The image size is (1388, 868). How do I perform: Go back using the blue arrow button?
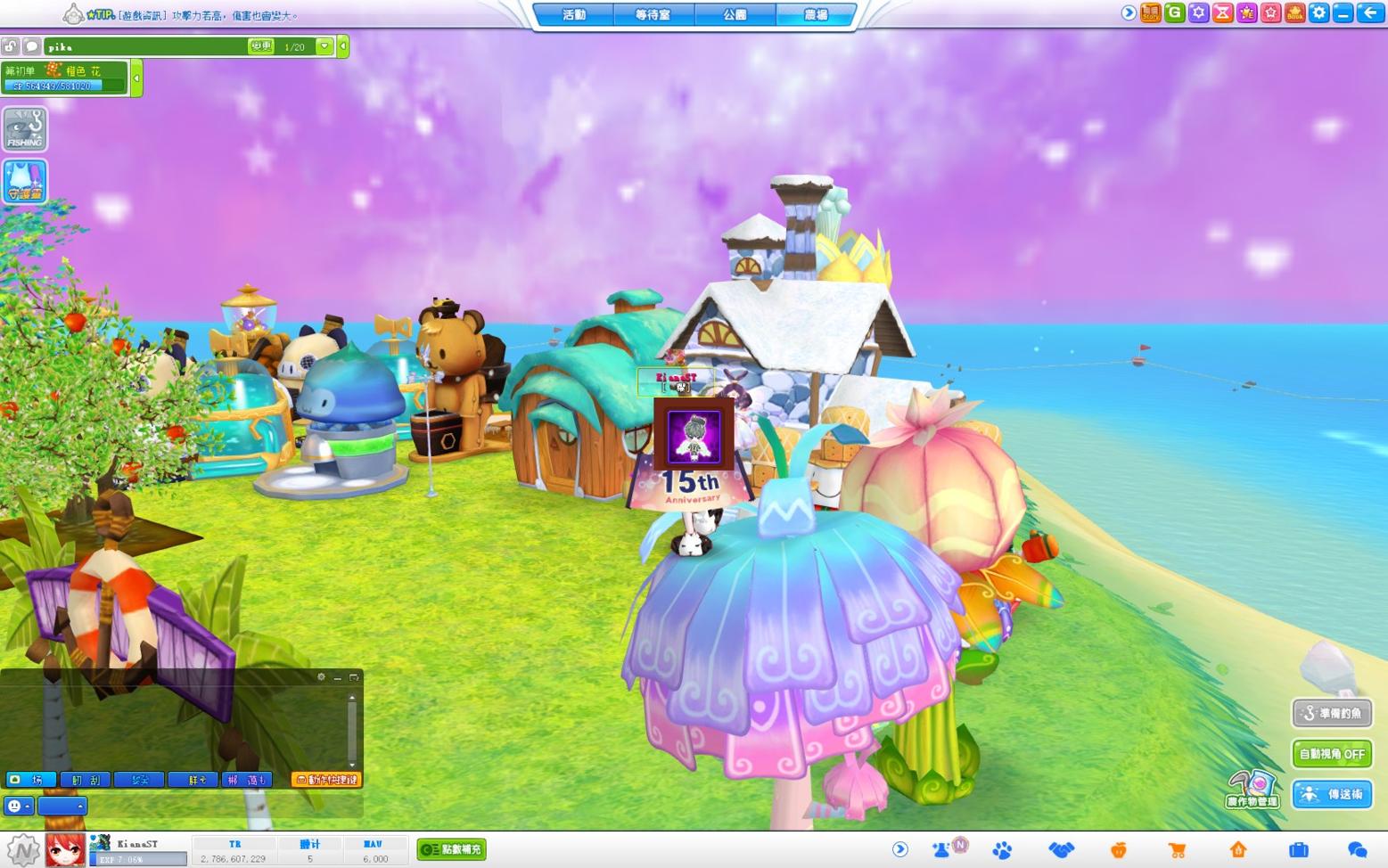pos(1370,12)
